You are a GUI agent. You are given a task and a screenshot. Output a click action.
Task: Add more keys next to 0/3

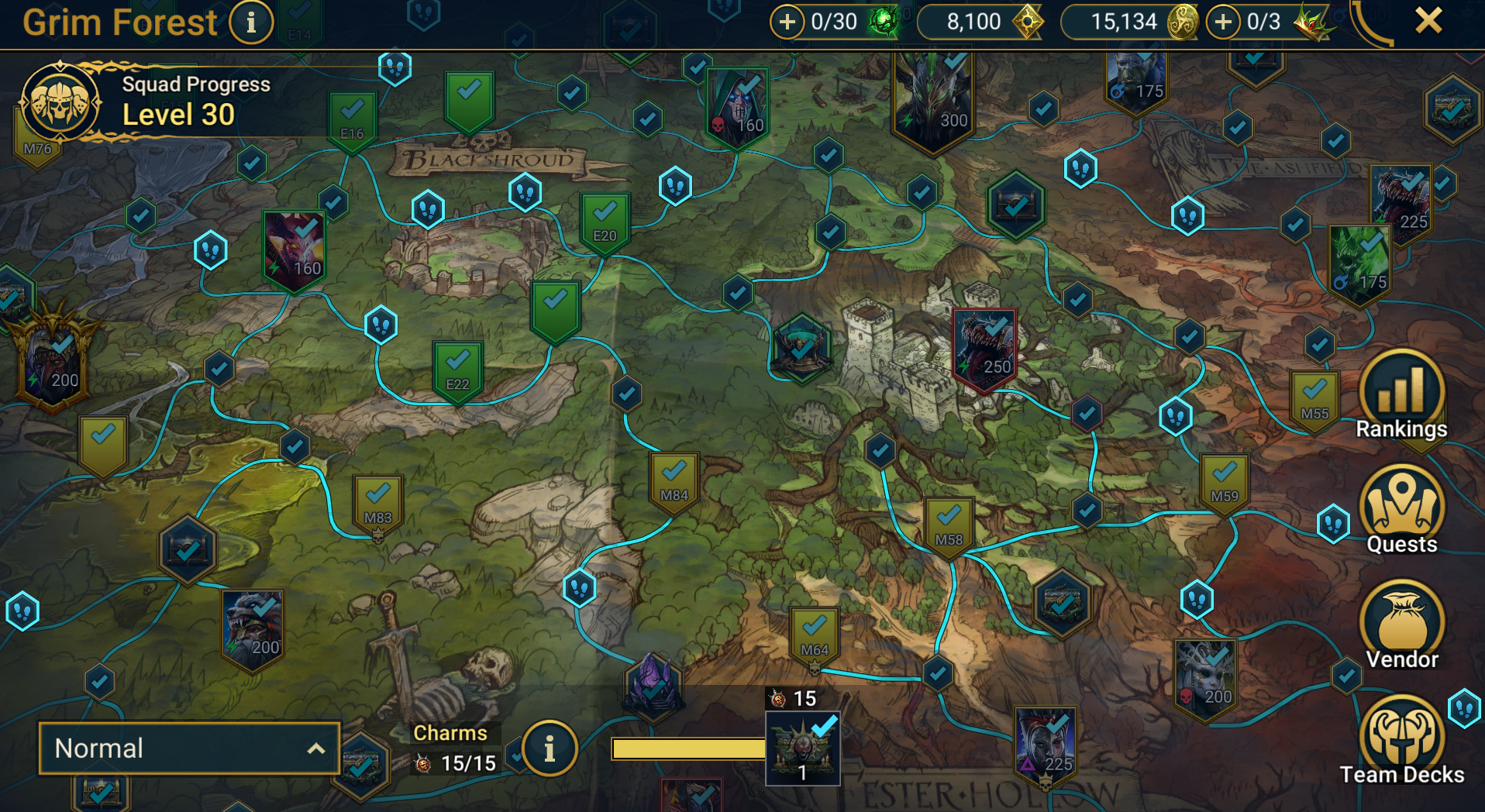[1222, 22]
